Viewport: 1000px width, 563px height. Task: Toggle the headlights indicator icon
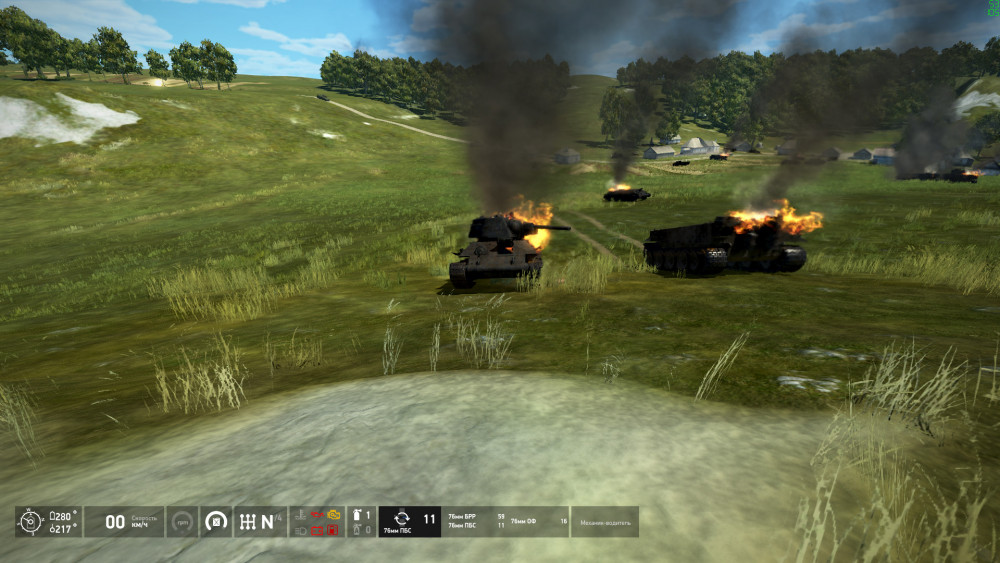(x=300, y=530)
